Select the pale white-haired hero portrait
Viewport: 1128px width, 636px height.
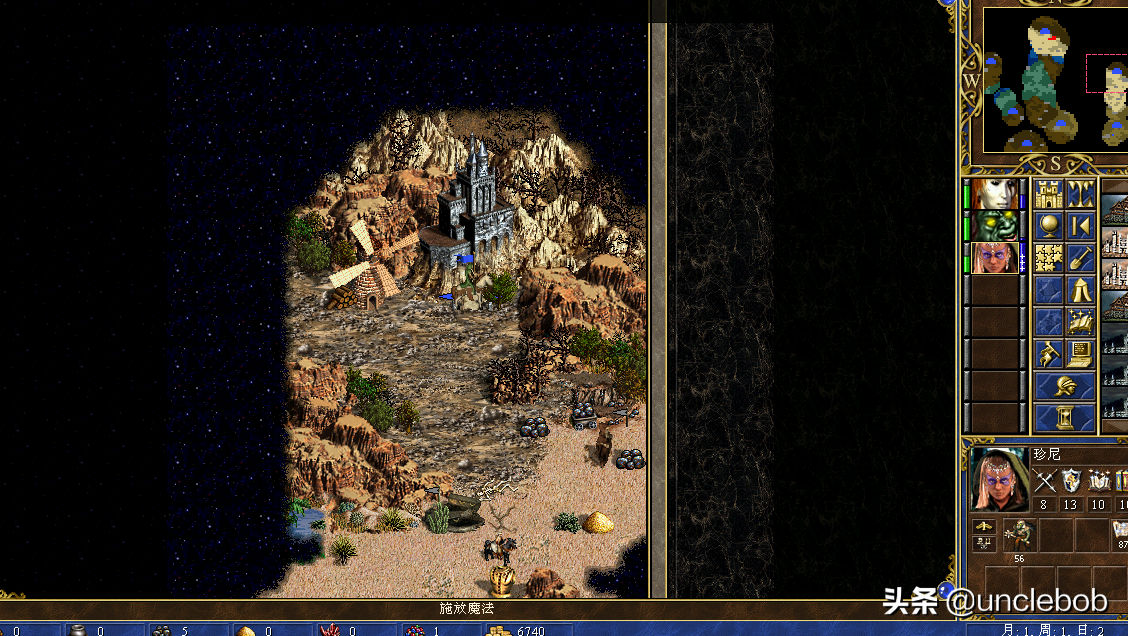click(x=995, y=194)
